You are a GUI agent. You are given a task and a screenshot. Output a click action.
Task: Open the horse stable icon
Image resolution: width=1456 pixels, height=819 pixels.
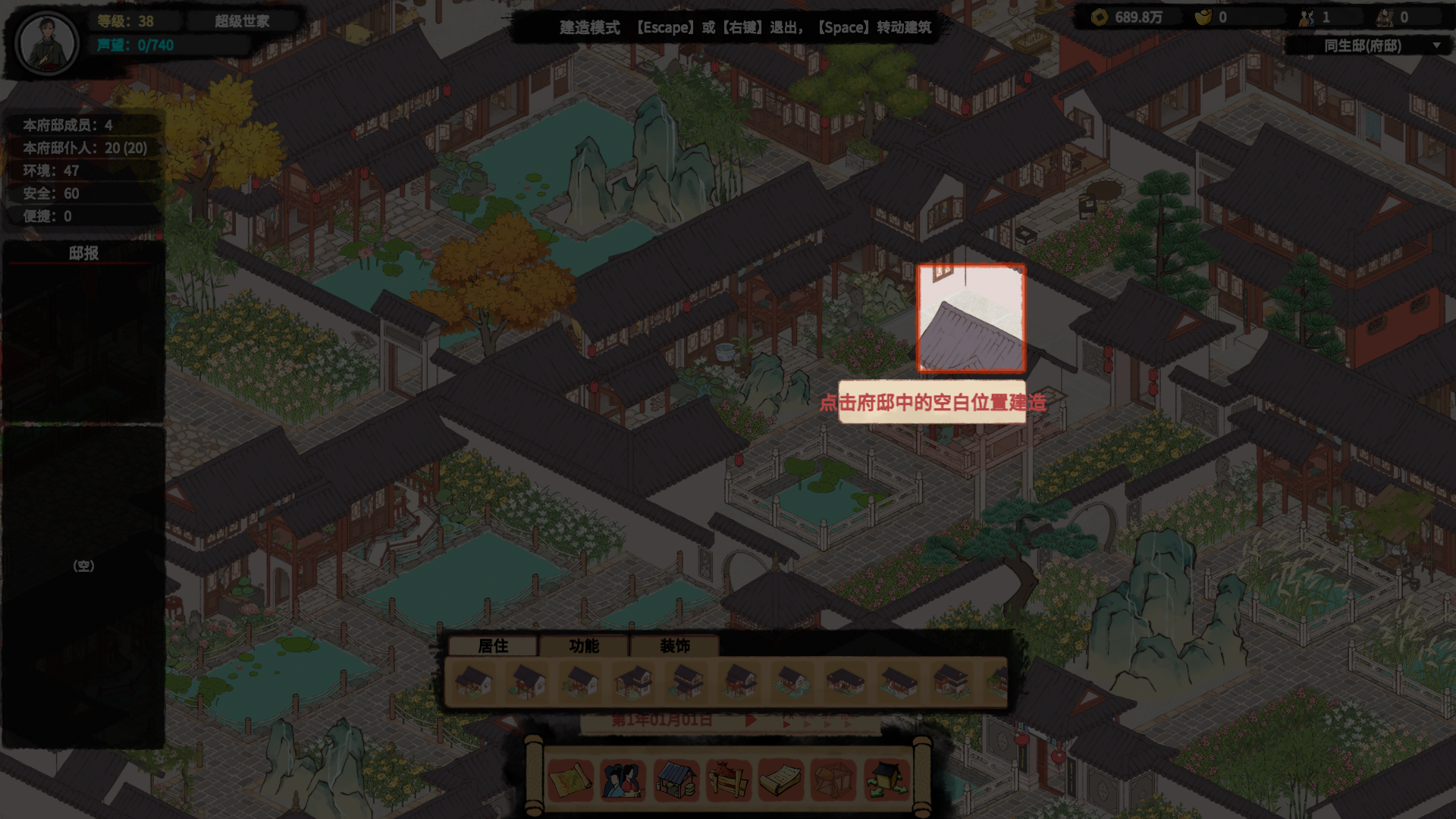coord(728,780)
